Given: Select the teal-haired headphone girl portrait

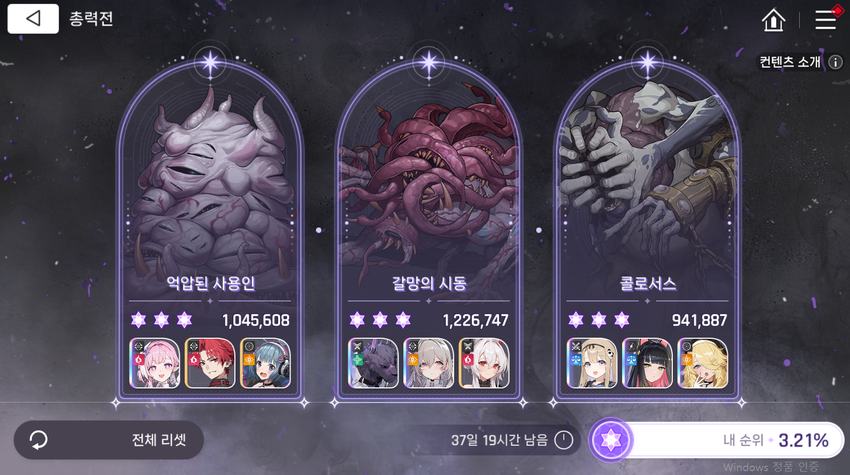Looking at the screenshot, I should point(267,363).
